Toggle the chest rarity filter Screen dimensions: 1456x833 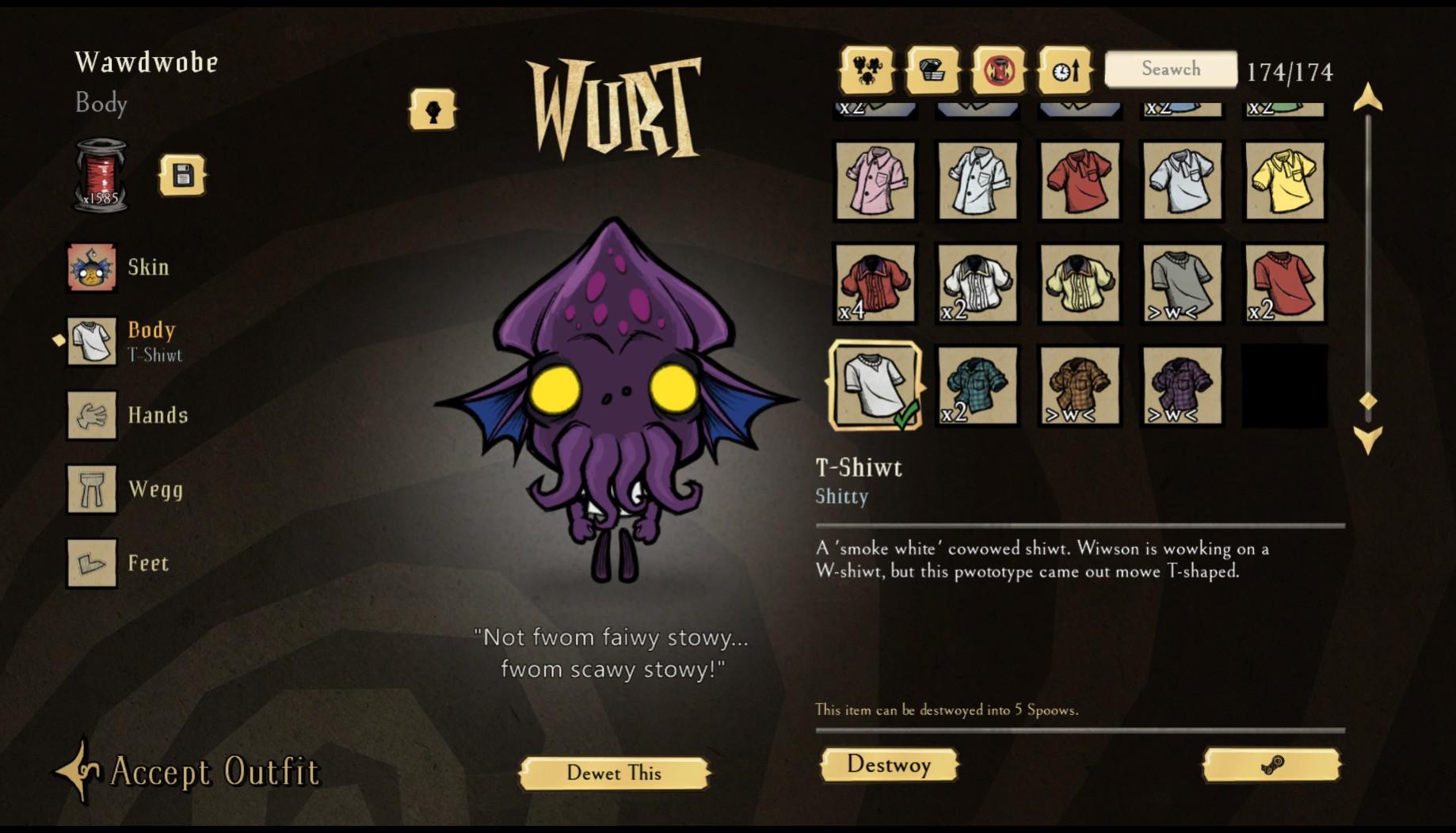point(932,71)
